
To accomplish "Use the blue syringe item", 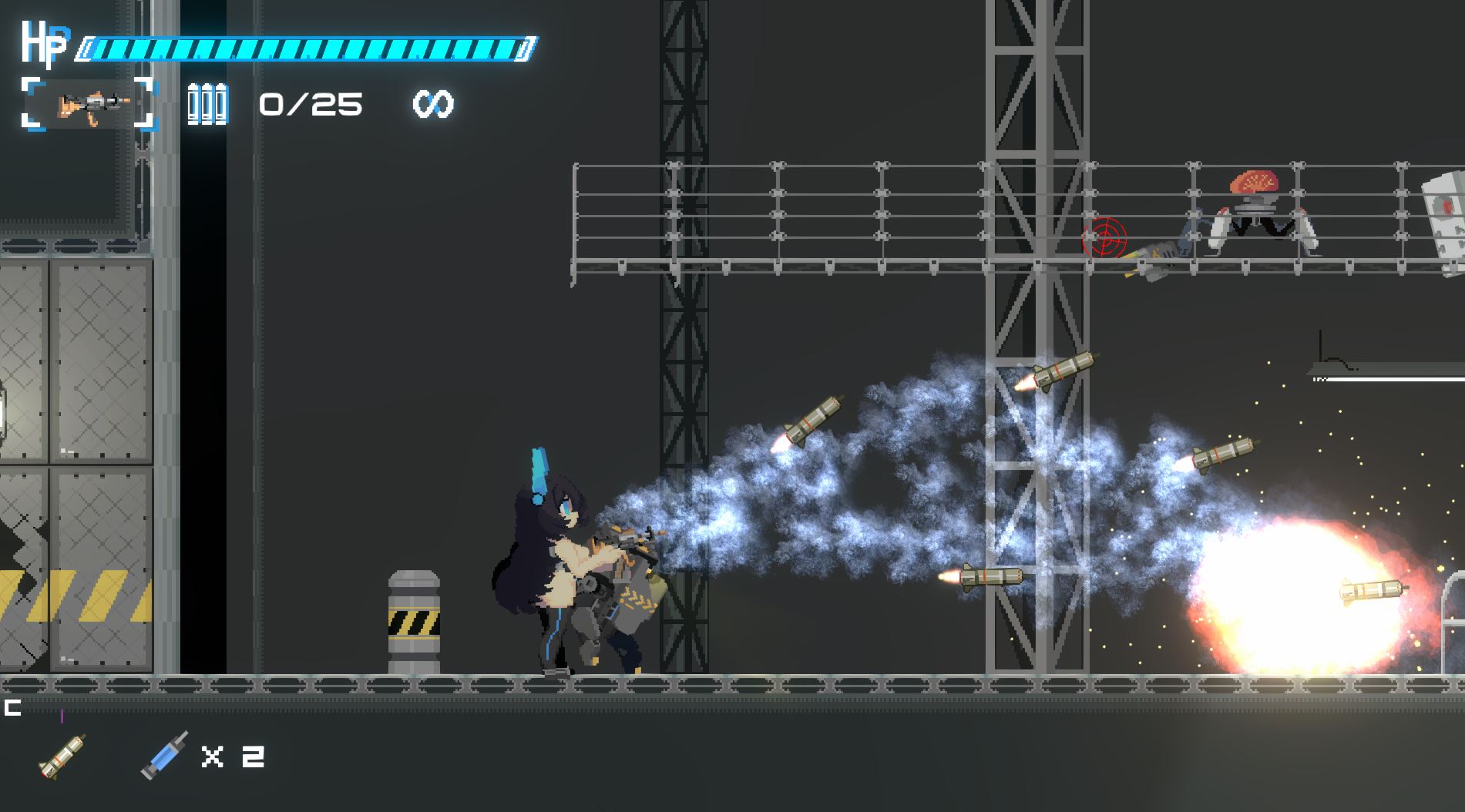I will (164, 755).
